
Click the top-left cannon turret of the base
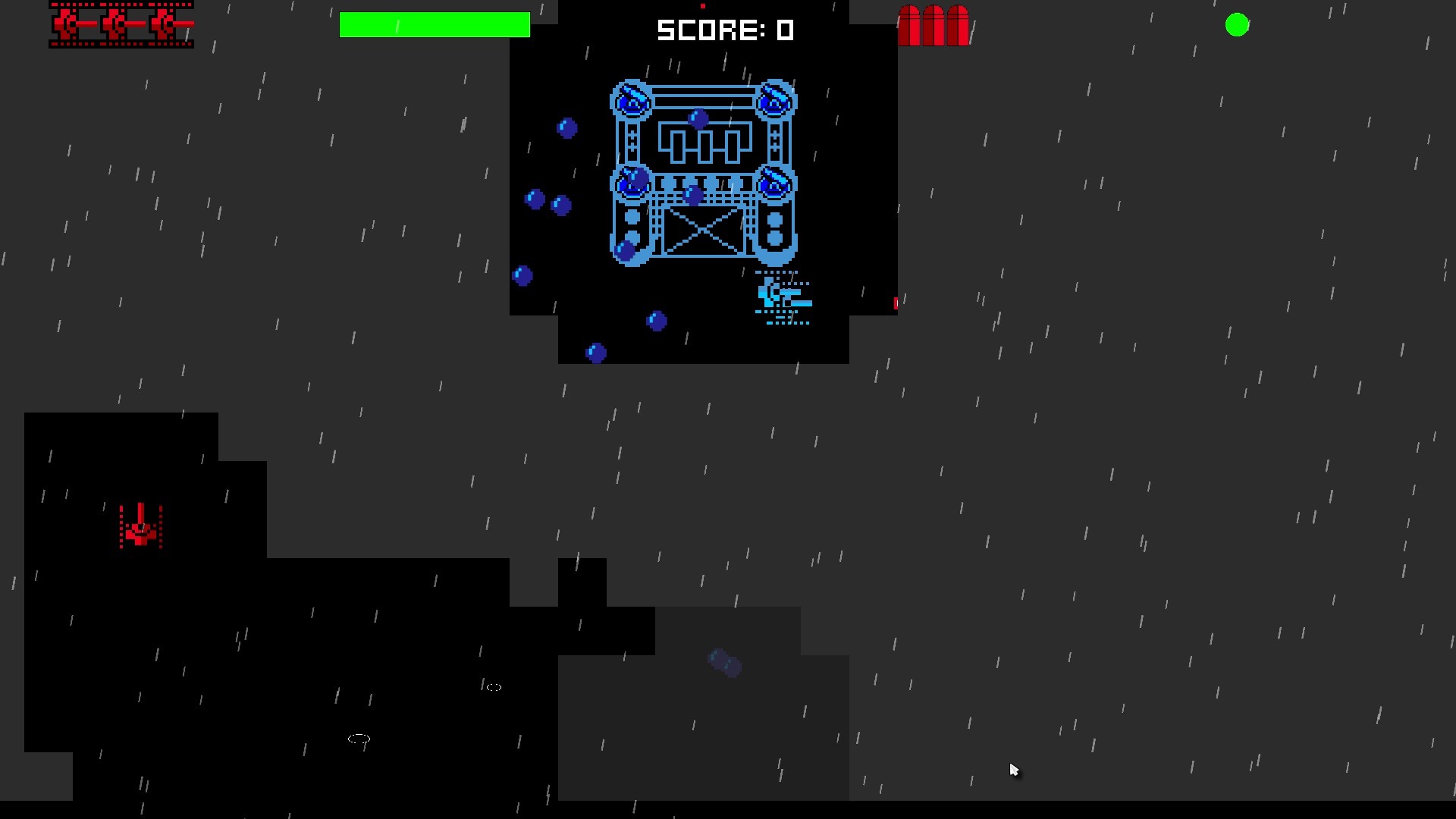pyautogui.click(x=631, y=101)
